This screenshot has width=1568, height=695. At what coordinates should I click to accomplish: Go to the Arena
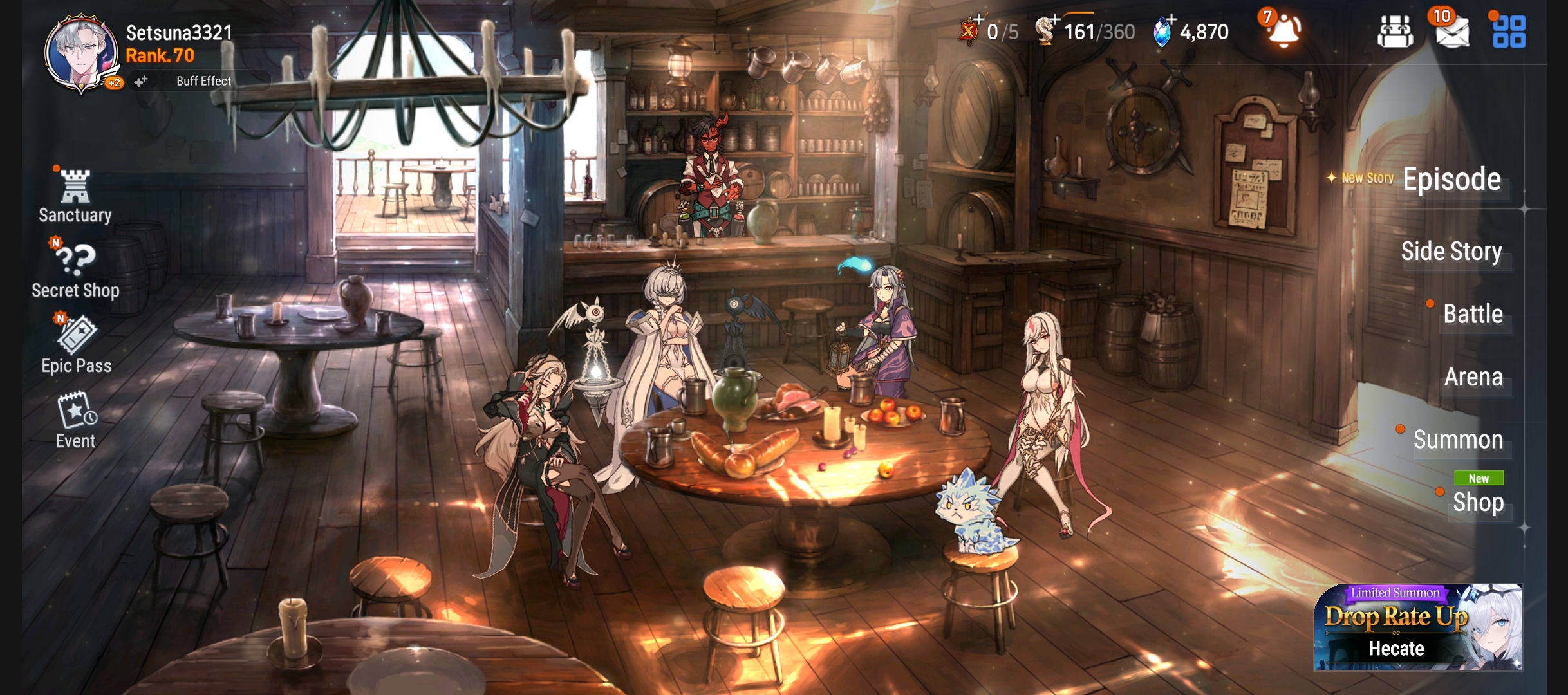(1473, 377)
